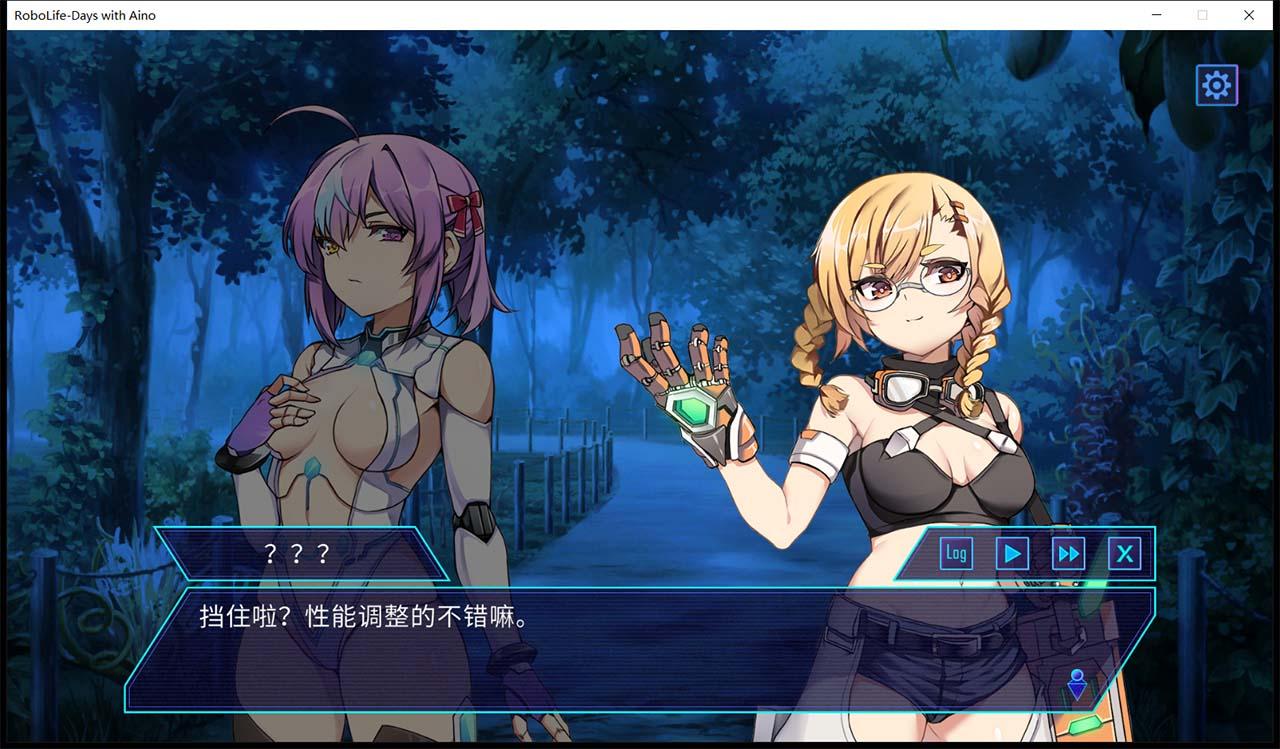Turn on skip mode via fast-forward icon
Viewport: 1280px width, 749px height.
click(1068, 552)
